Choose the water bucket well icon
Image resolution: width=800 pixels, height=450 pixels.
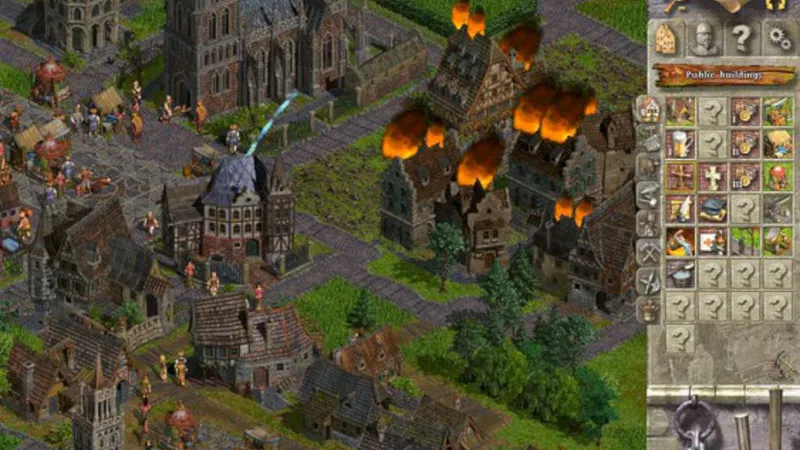coord(681,274)
